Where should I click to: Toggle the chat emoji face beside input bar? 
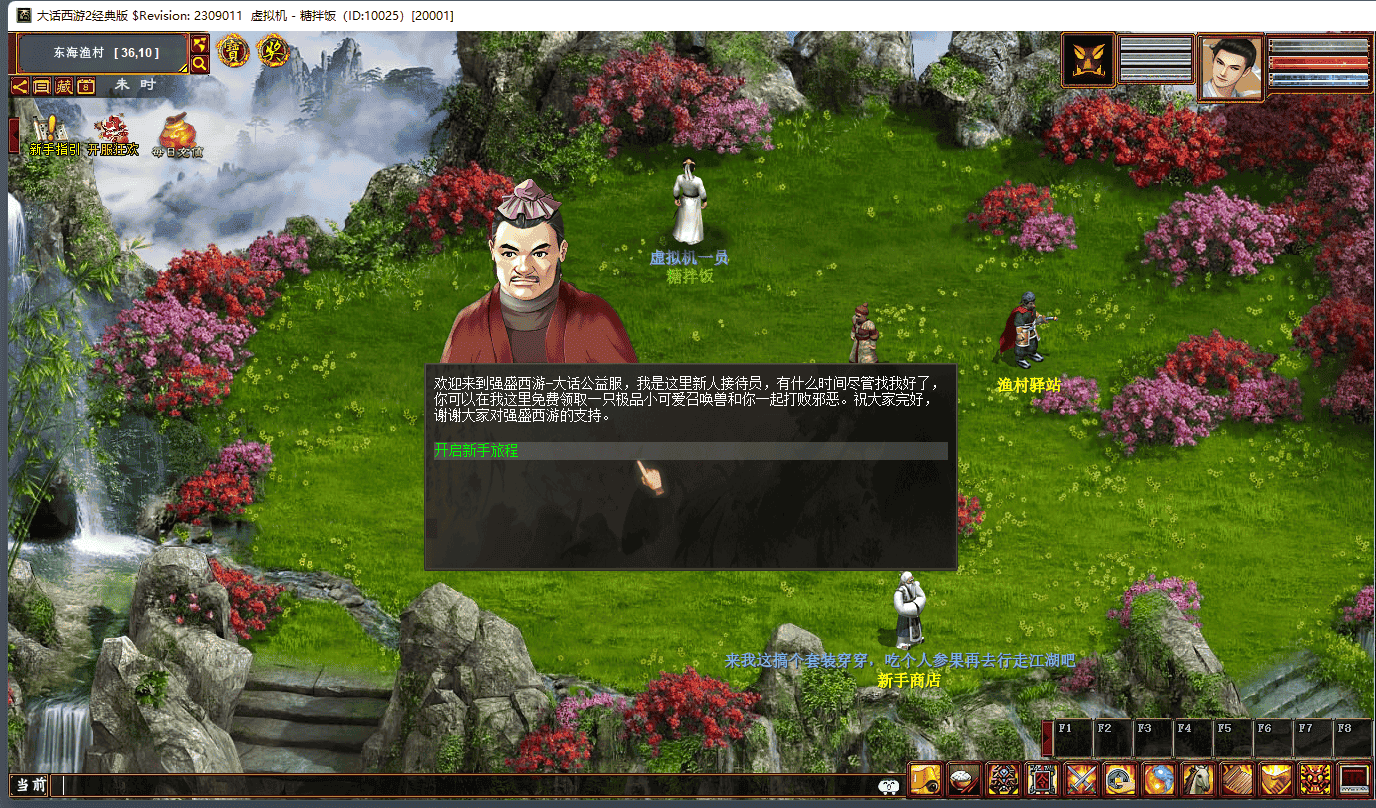pyautogui.click(x=889, y=787)
